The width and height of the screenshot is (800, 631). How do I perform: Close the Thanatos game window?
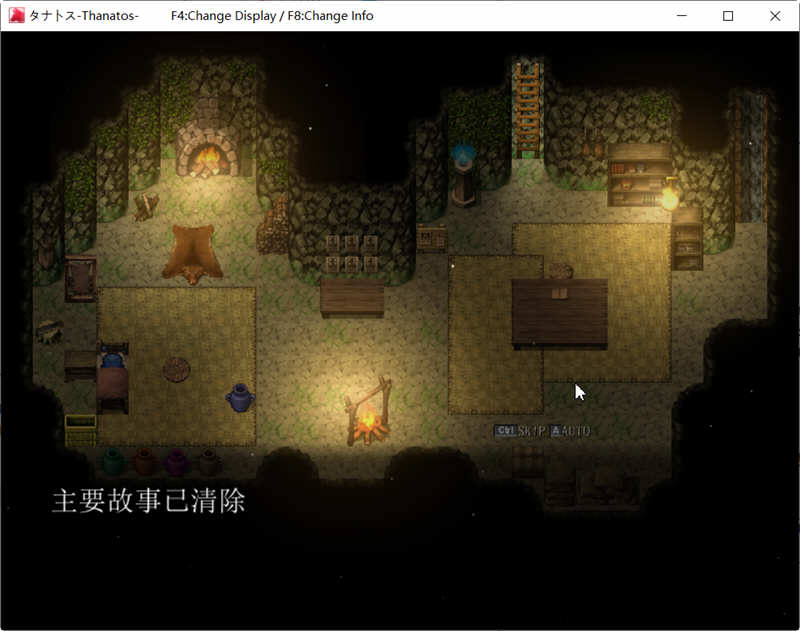point(775,16)
